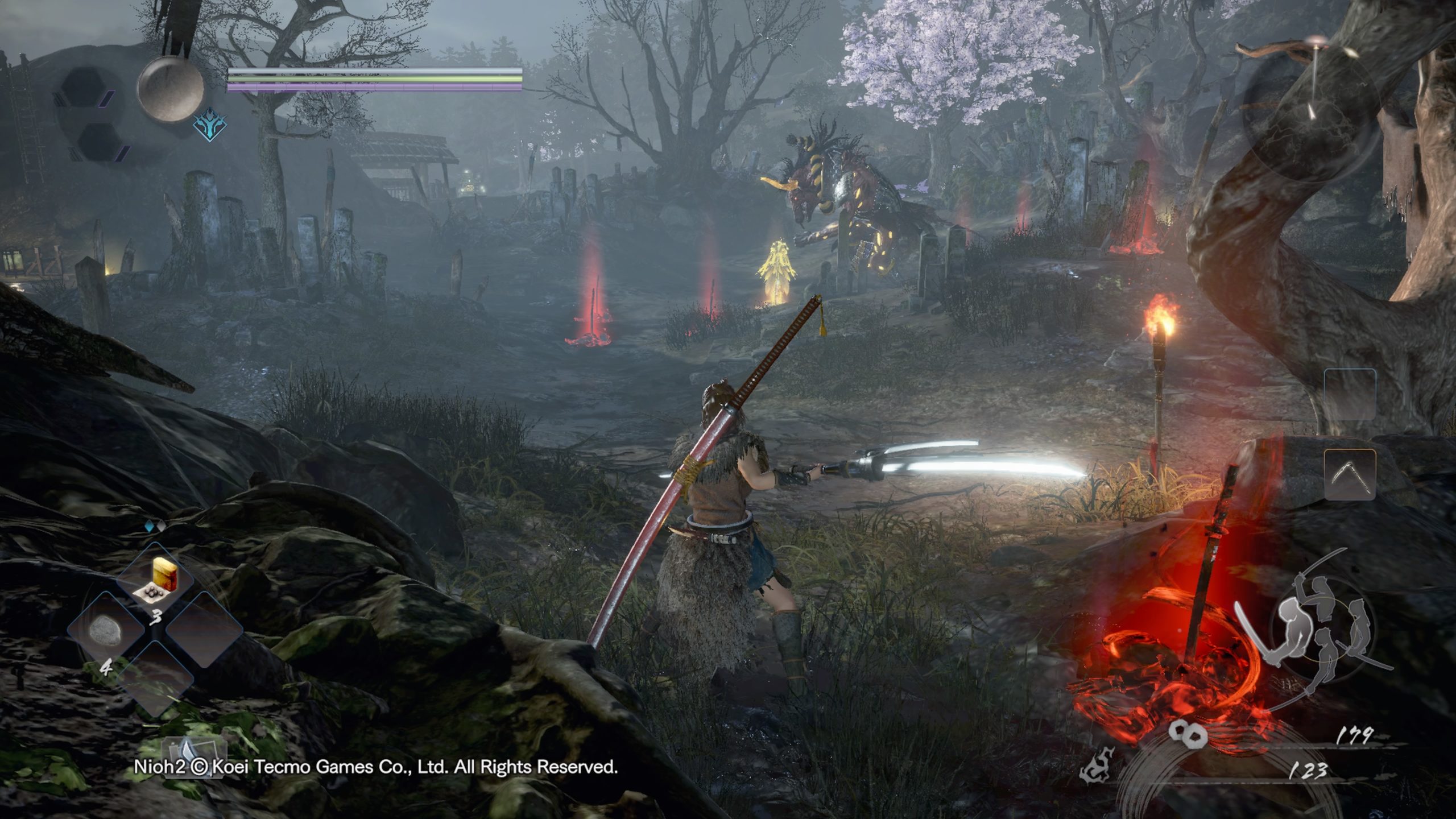Activate the teal guardian spirit emblem

point(209,125)
